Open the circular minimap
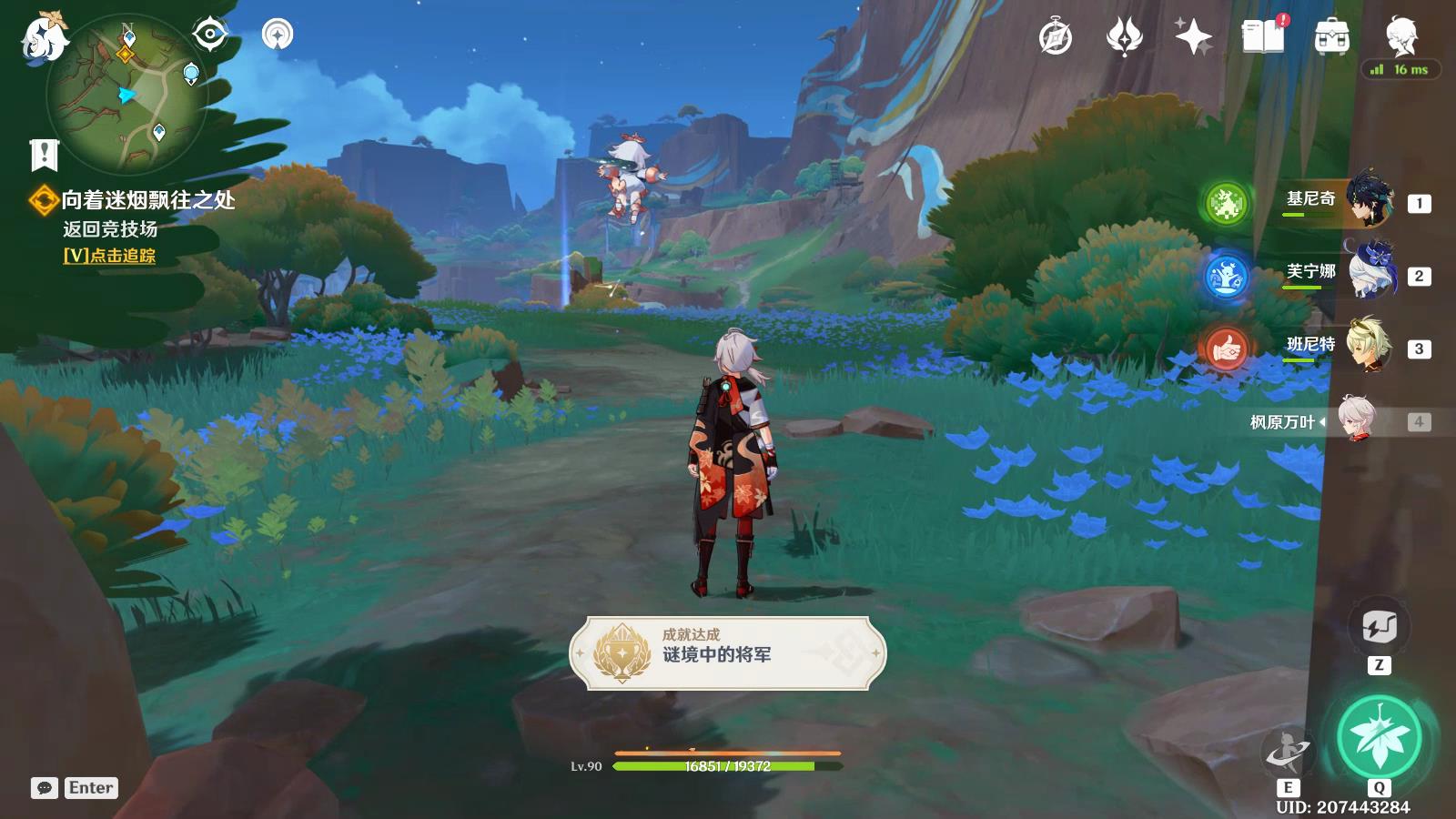The height and width of the screenshot is (819, 1456). [x=127, y=94]
